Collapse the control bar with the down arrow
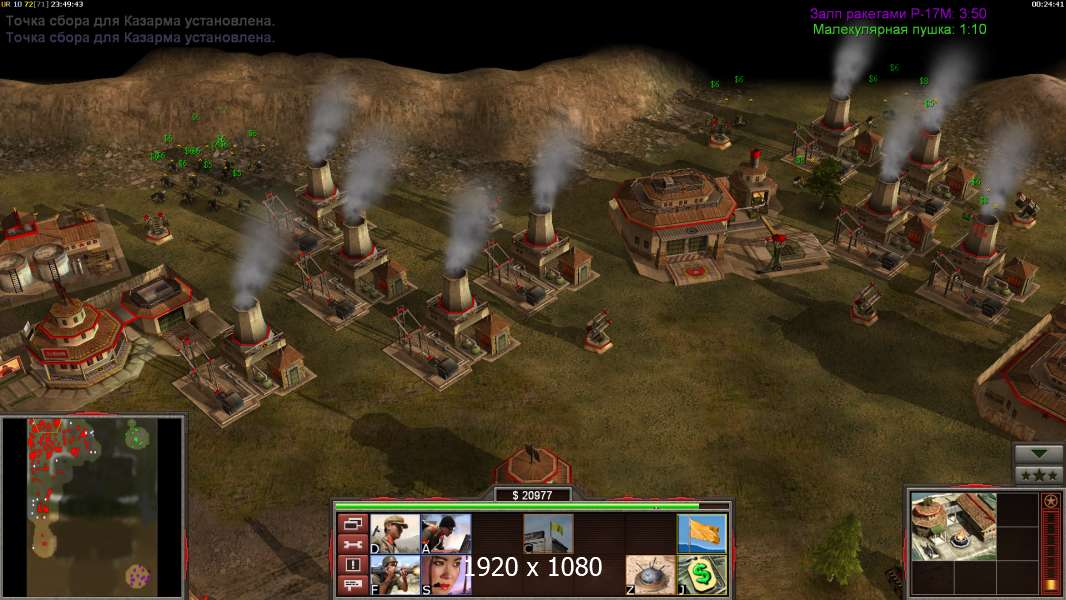The height and width of the screenshot is (600, 1066). [x=1038, y=454]
